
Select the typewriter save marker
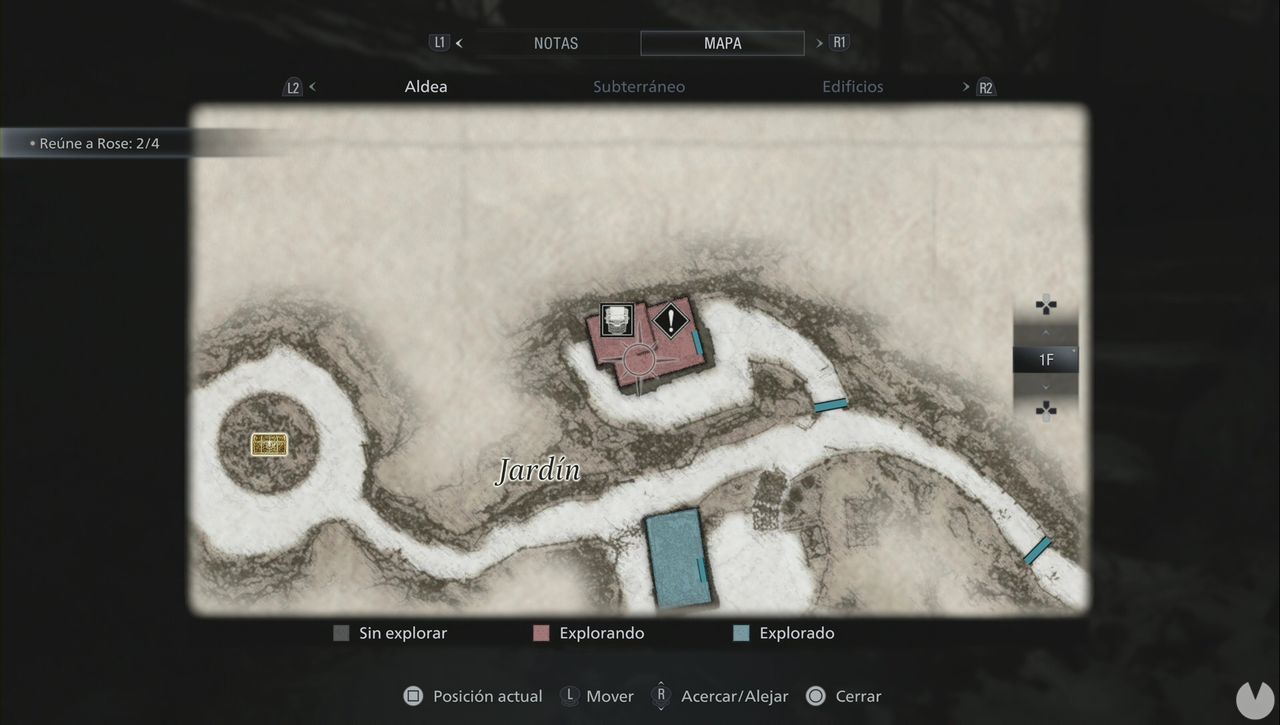point(617,320)
